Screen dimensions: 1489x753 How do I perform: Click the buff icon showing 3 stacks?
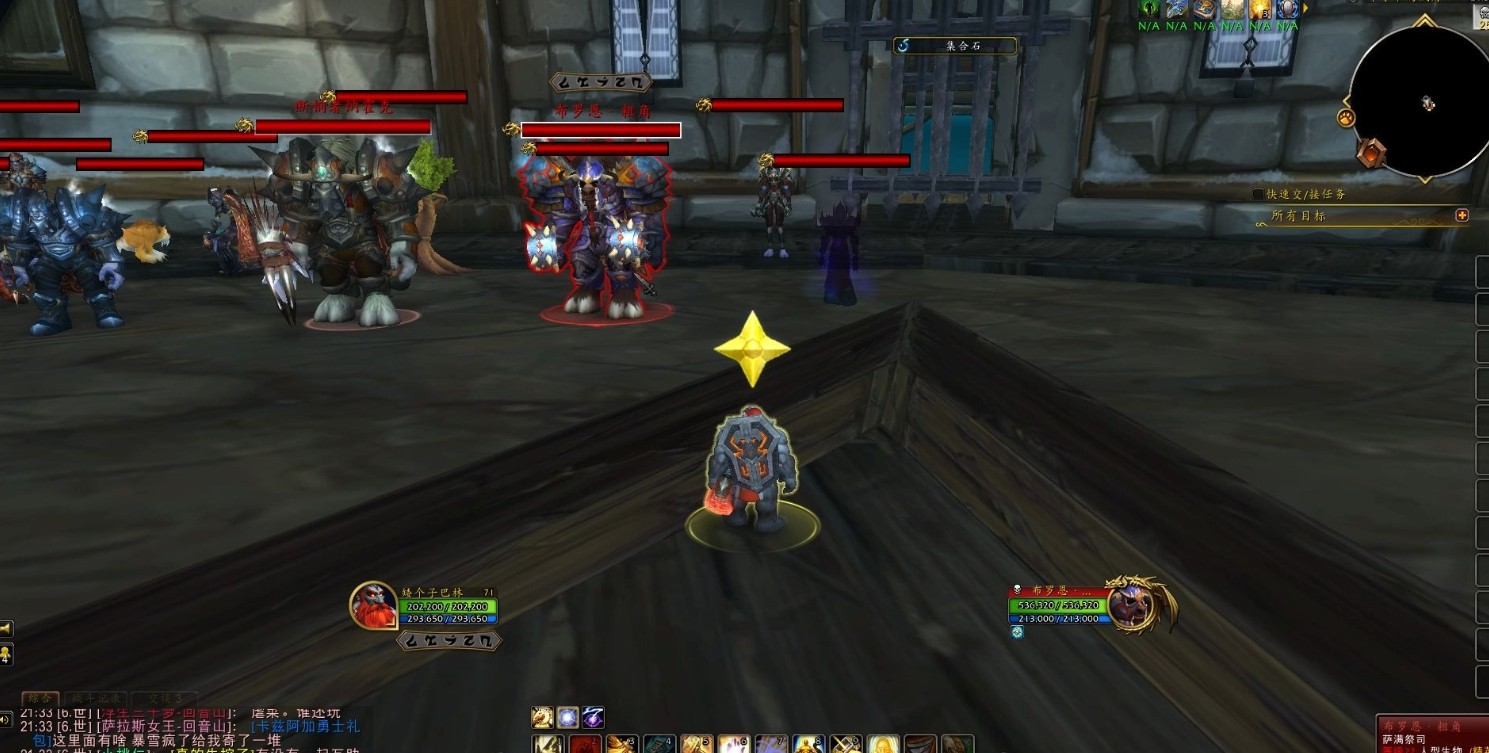(1260, 9)
